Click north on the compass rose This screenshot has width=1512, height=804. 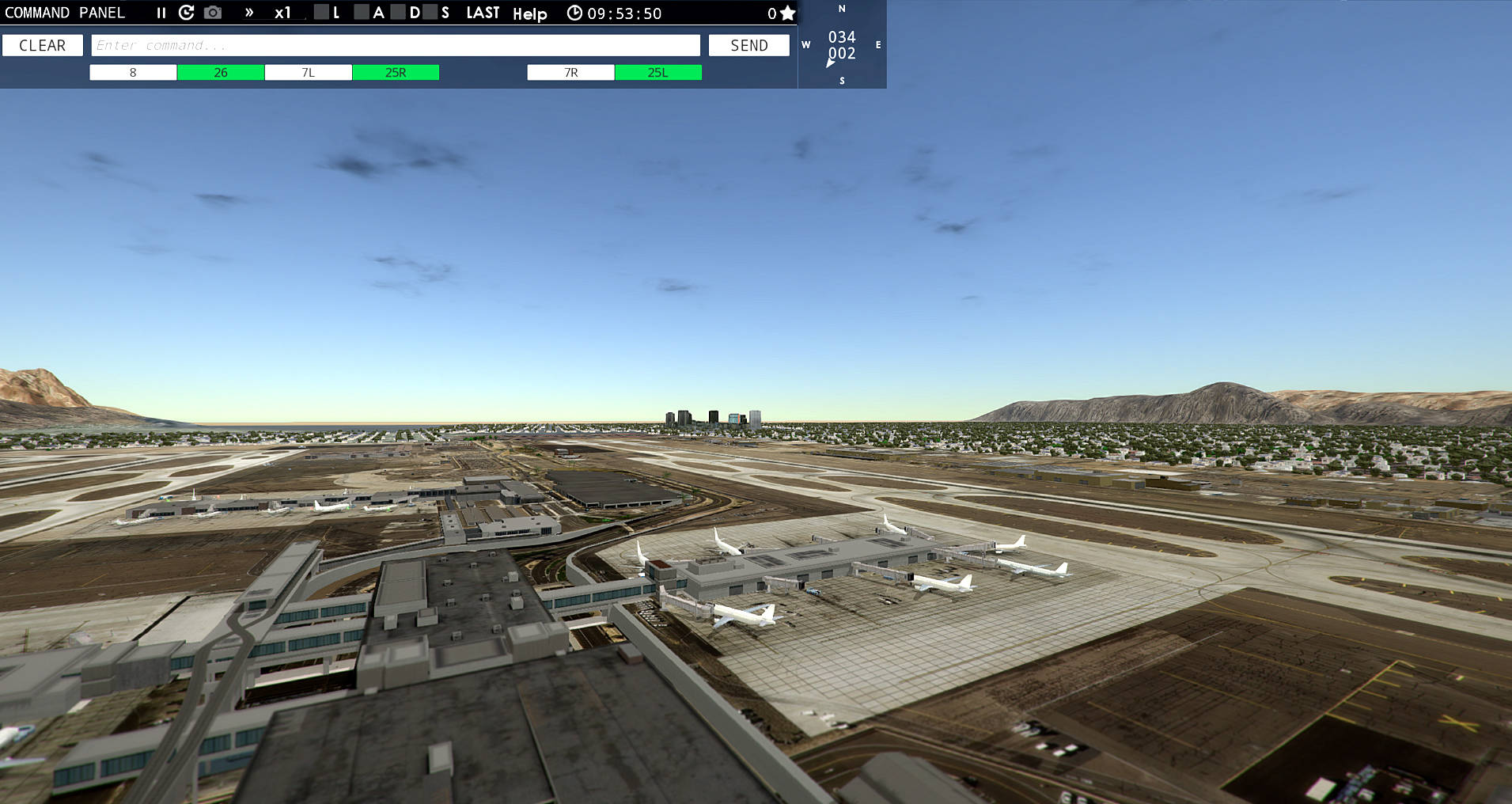point(841,9)
